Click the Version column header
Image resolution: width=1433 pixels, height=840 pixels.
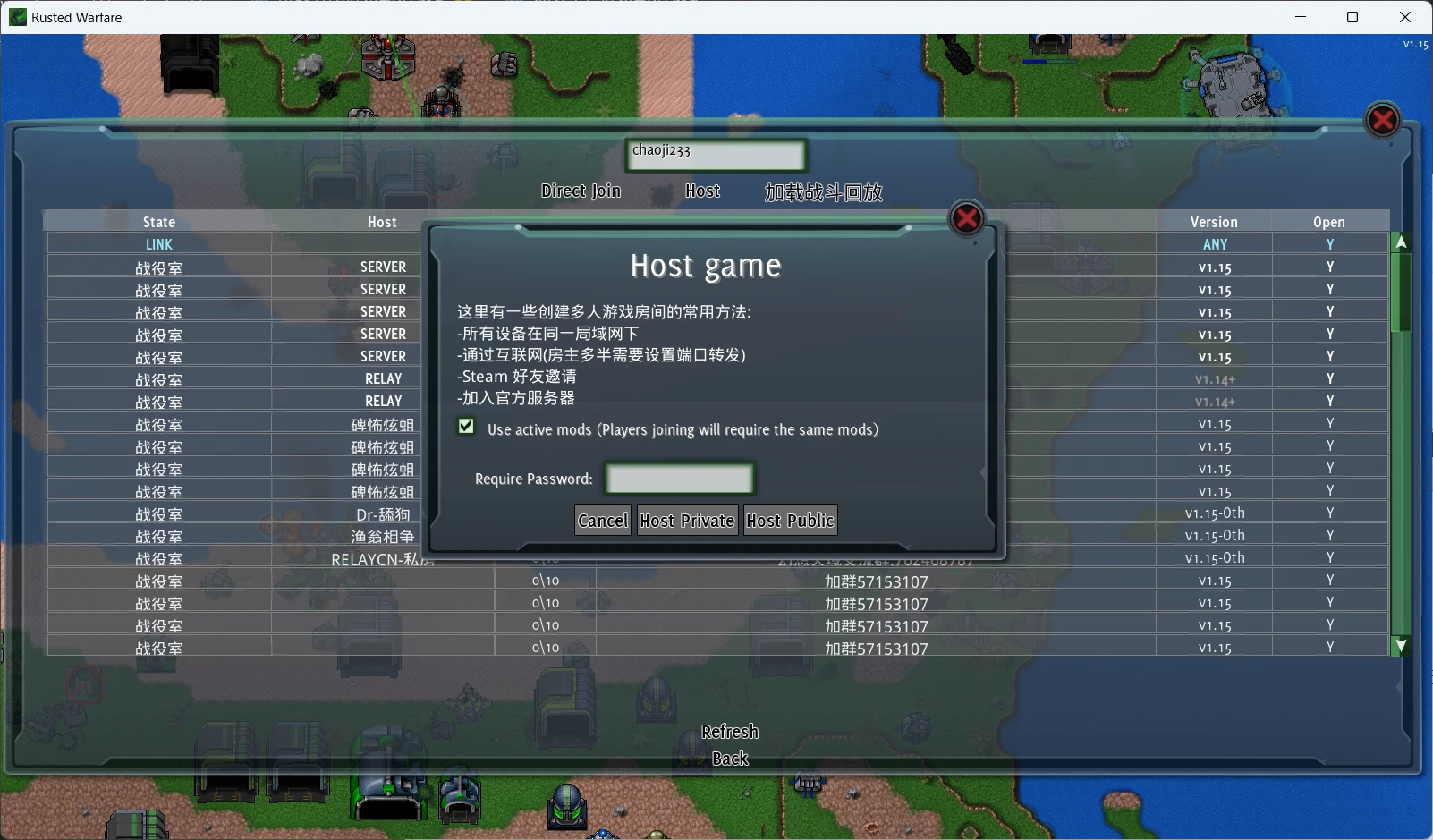1215,221
